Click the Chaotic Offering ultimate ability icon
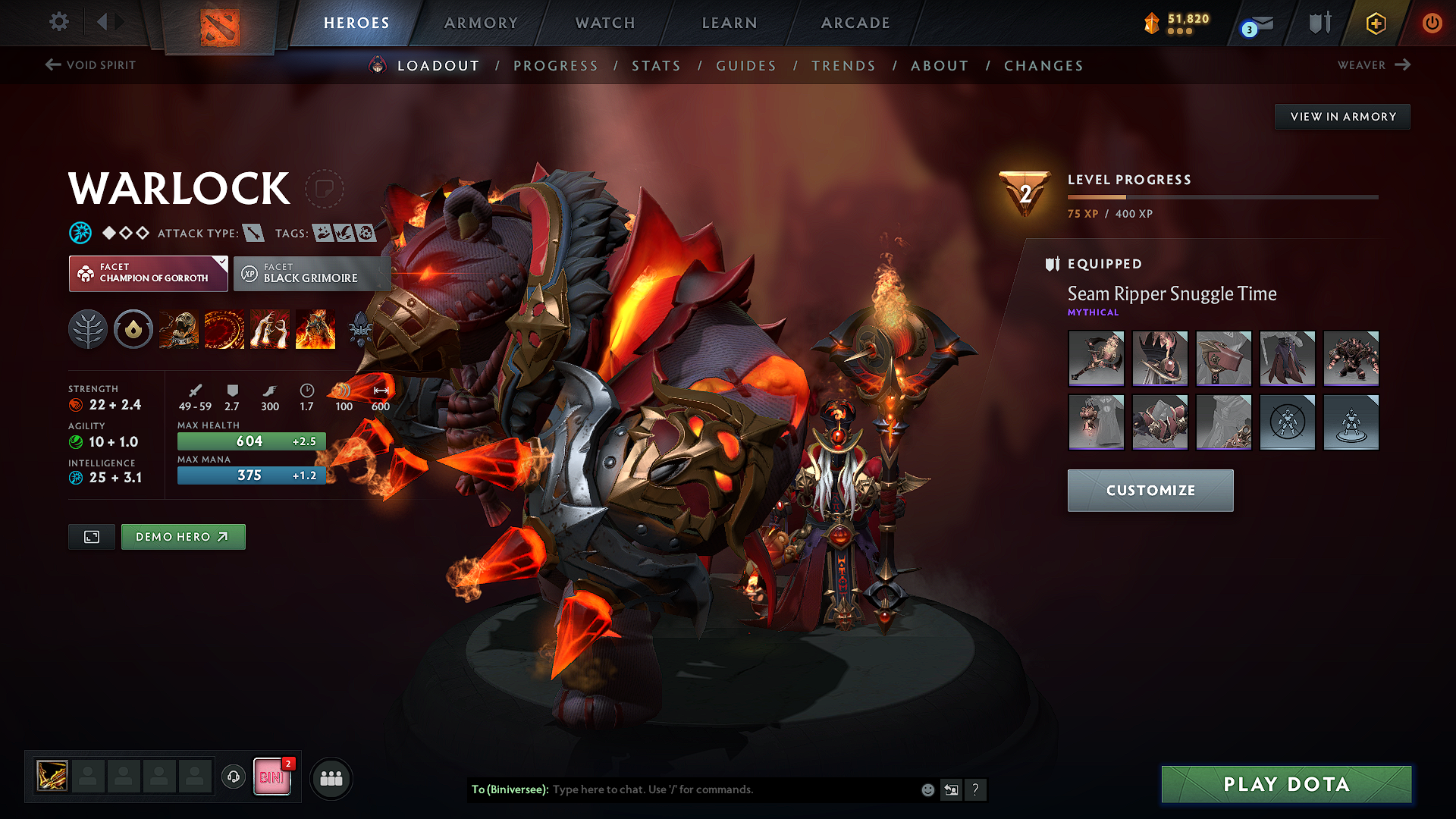1456x819 pixels. 315,329
